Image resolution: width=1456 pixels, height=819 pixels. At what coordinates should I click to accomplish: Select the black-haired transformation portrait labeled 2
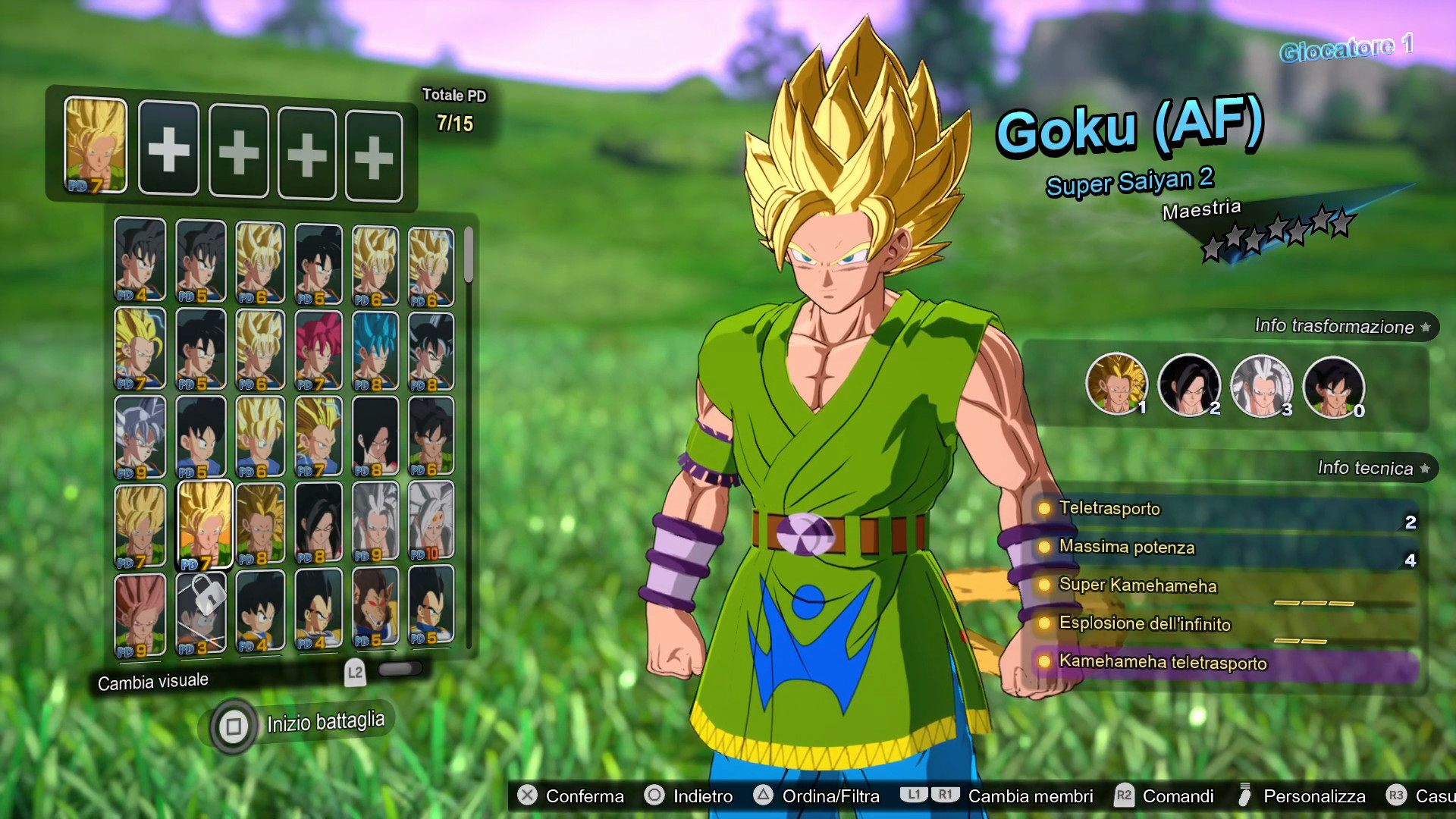tap(1189, 385)
